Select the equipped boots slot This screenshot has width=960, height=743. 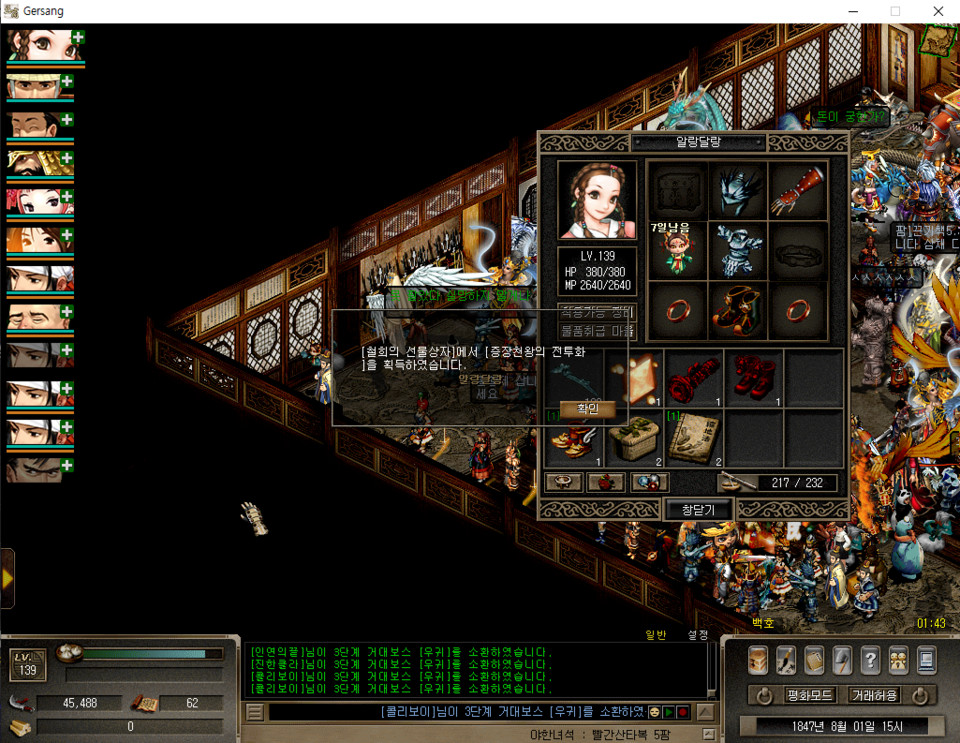(738, 310)
